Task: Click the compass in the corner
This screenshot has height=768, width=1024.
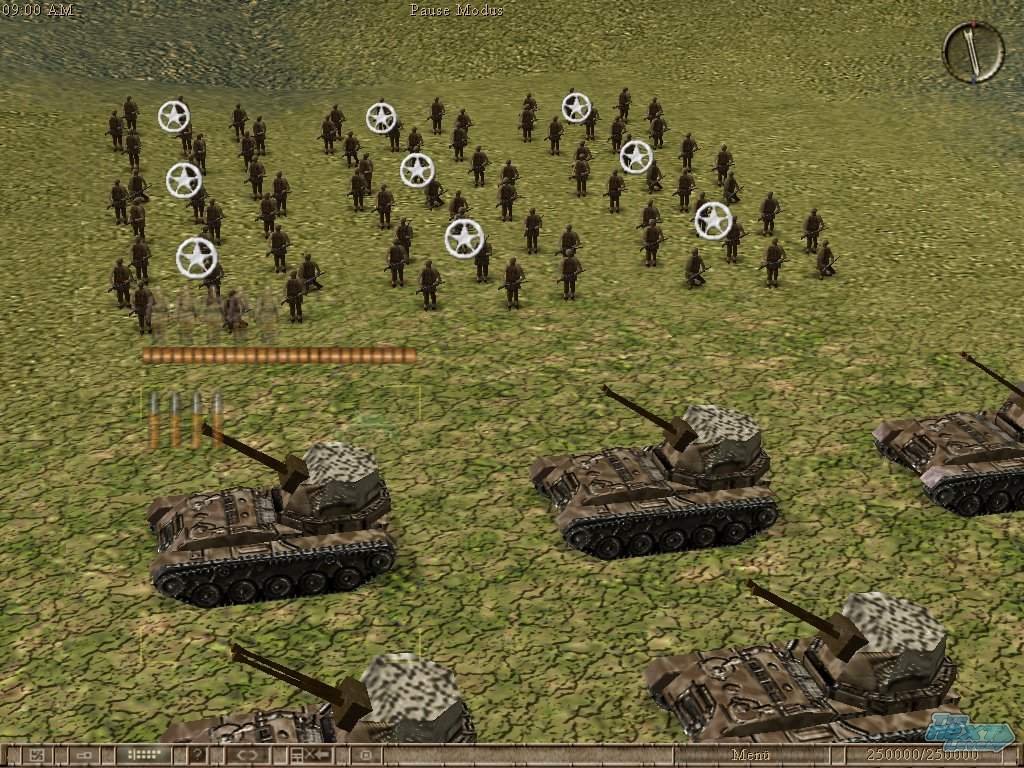Action: [x=973, y=52]
